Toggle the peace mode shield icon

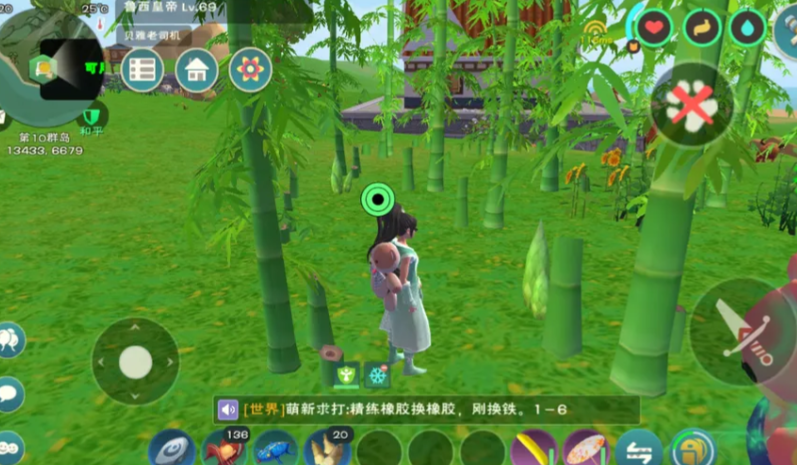point(92,115)
